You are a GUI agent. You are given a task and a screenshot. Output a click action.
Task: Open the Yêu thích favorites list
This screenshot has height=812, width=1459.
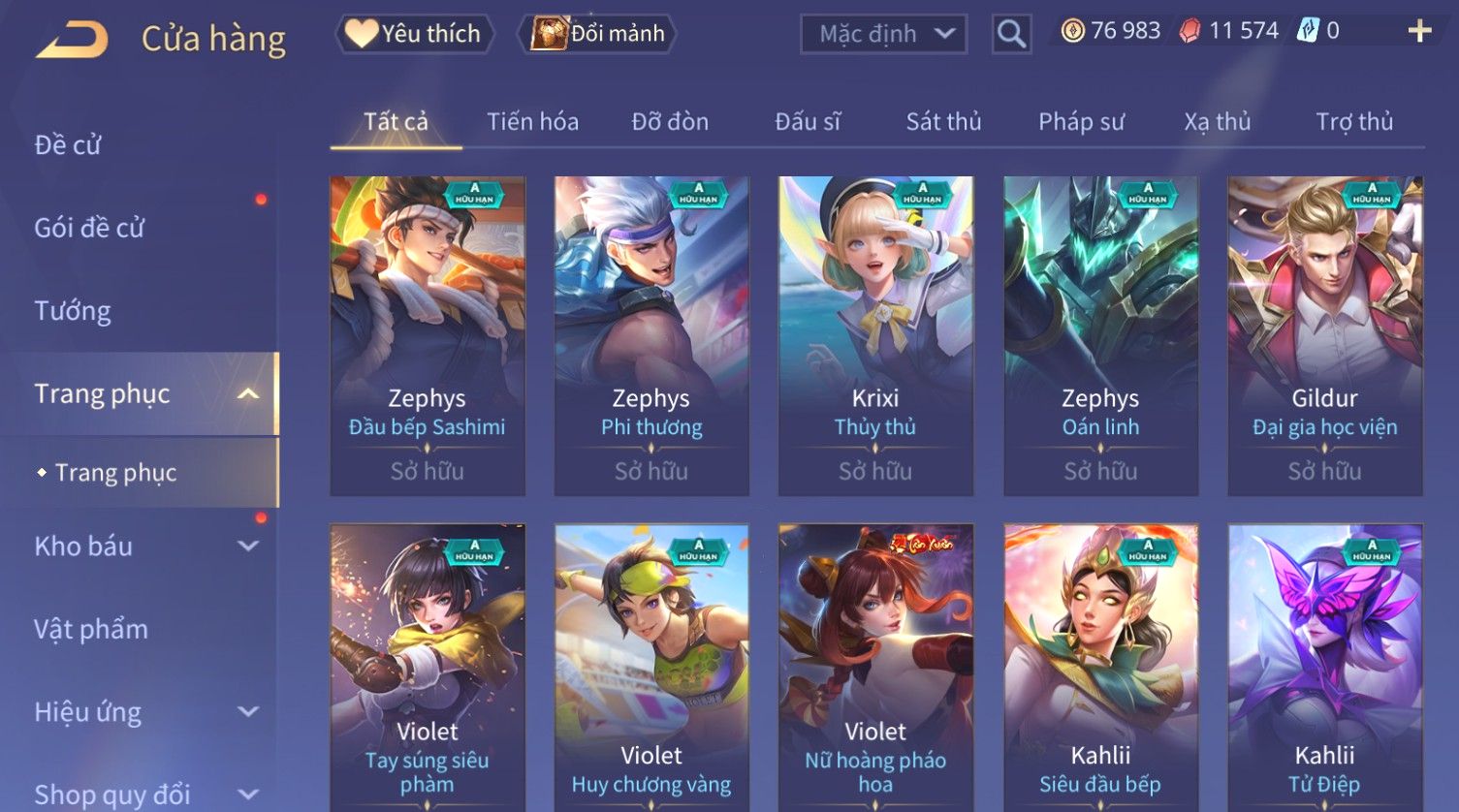coord(415,34)
